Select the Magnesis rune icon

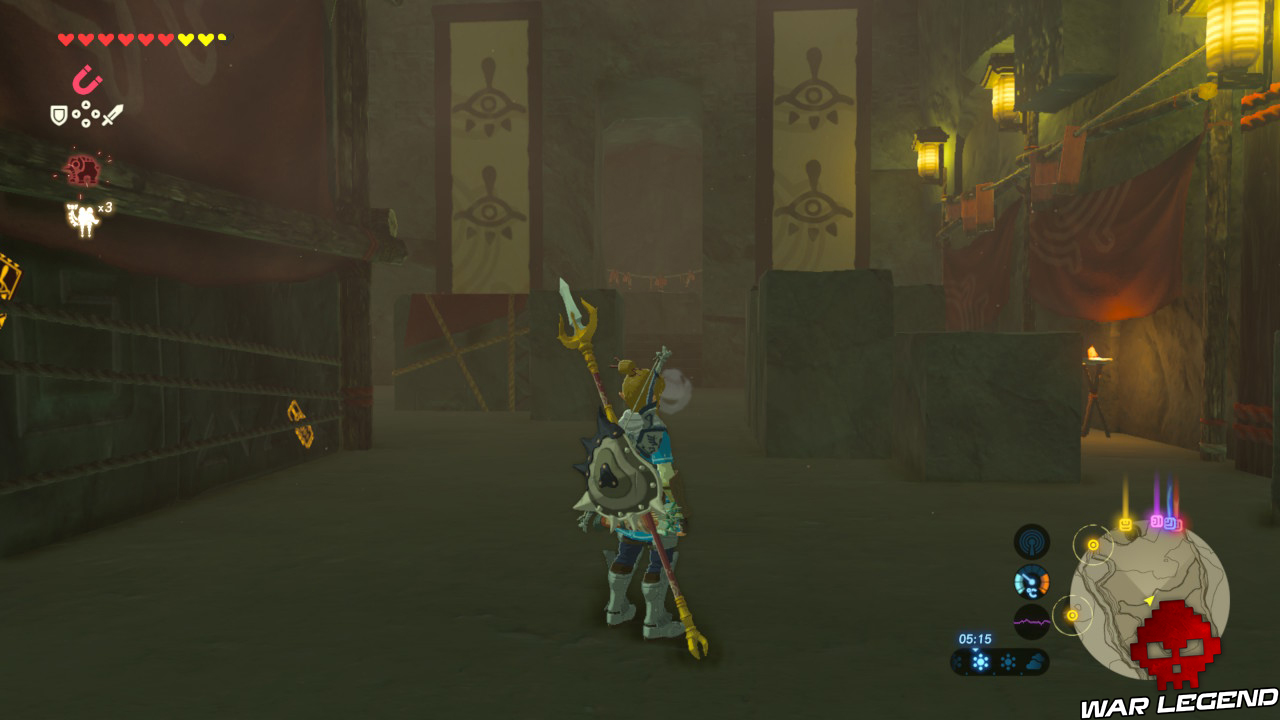click(87, 77)
